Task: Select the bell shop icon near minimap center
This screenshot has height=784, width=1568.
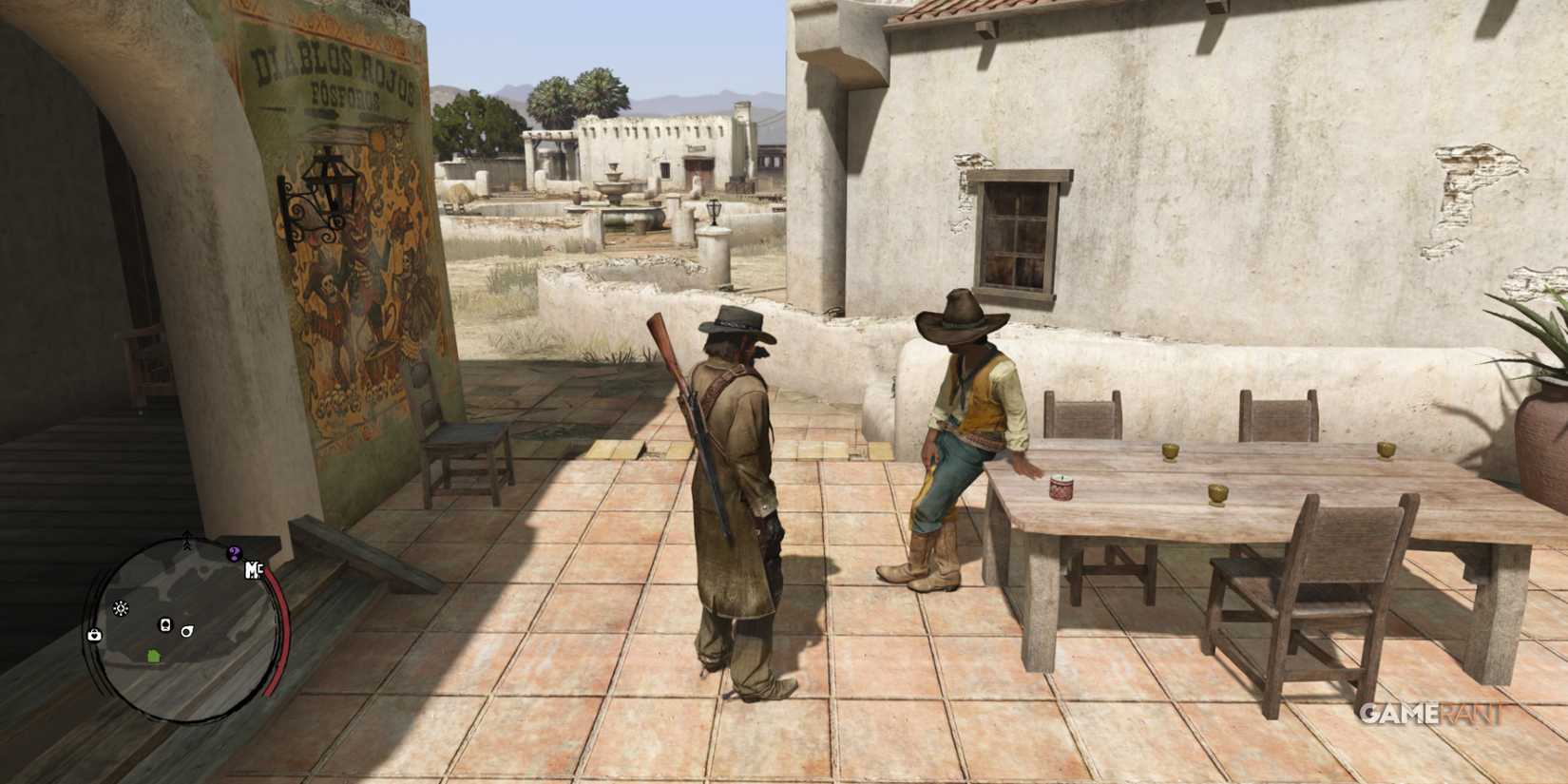Action: [x=165, y=623]
